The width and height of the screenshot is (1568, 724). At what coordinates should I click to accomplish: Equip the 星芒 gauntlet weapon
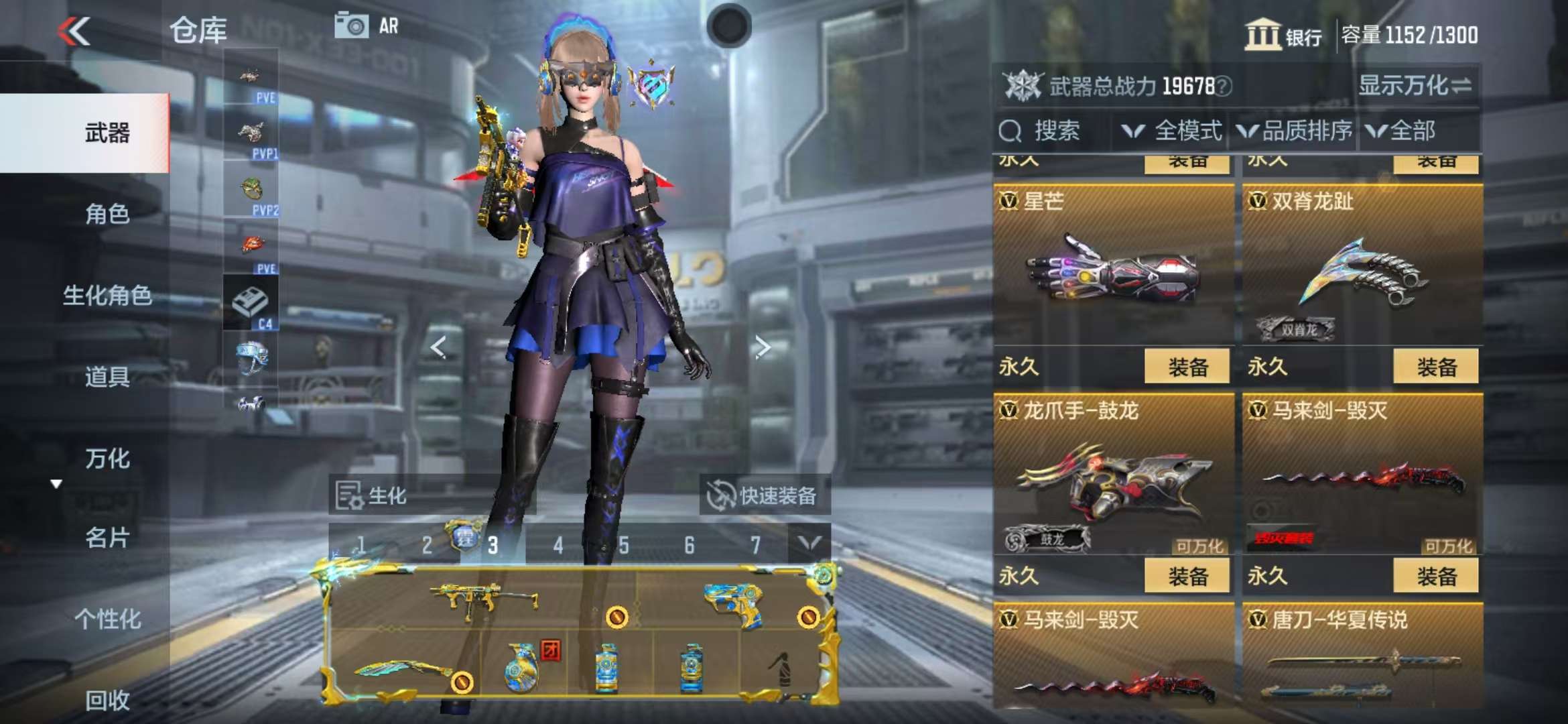tap(1187, 367)
